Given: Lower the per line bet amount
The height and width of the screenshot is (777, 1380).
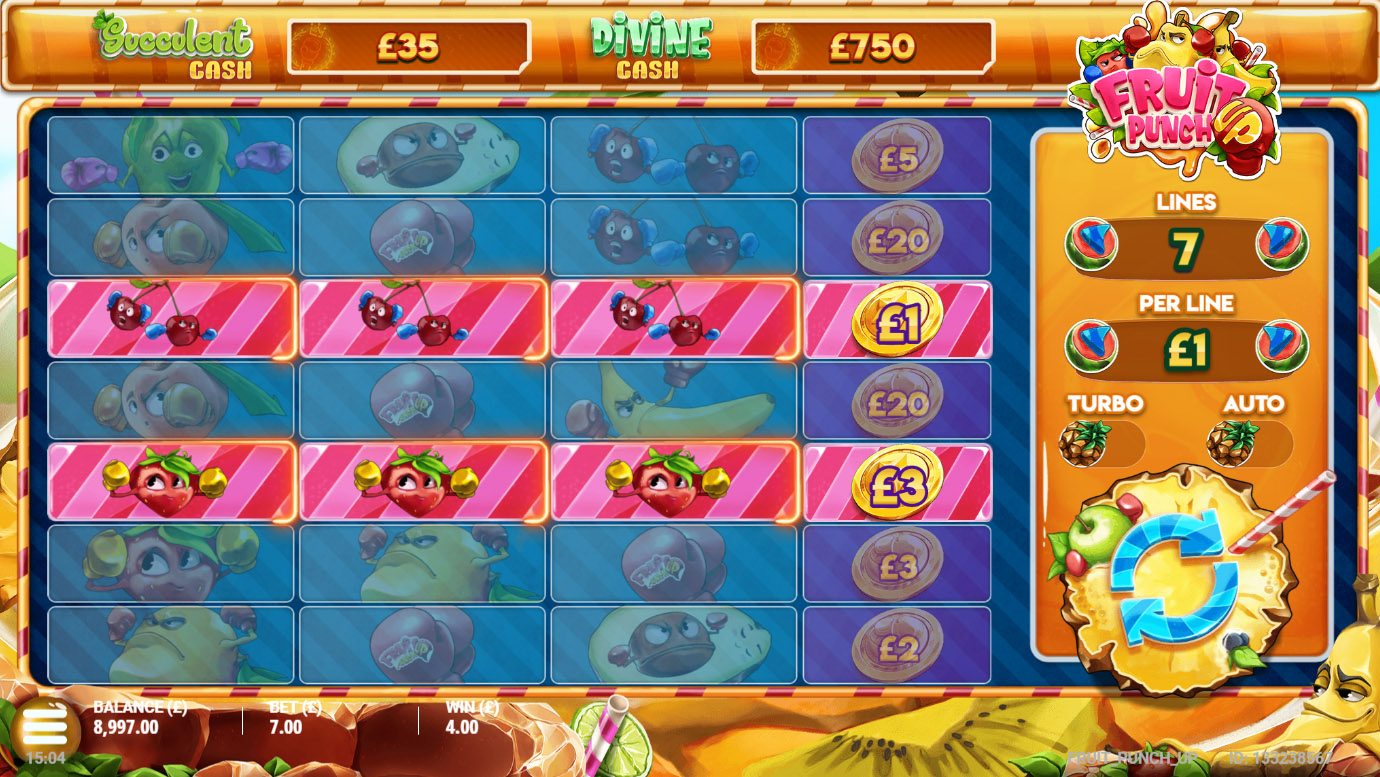Looking at the screenshot, I should click(1090, 347).
